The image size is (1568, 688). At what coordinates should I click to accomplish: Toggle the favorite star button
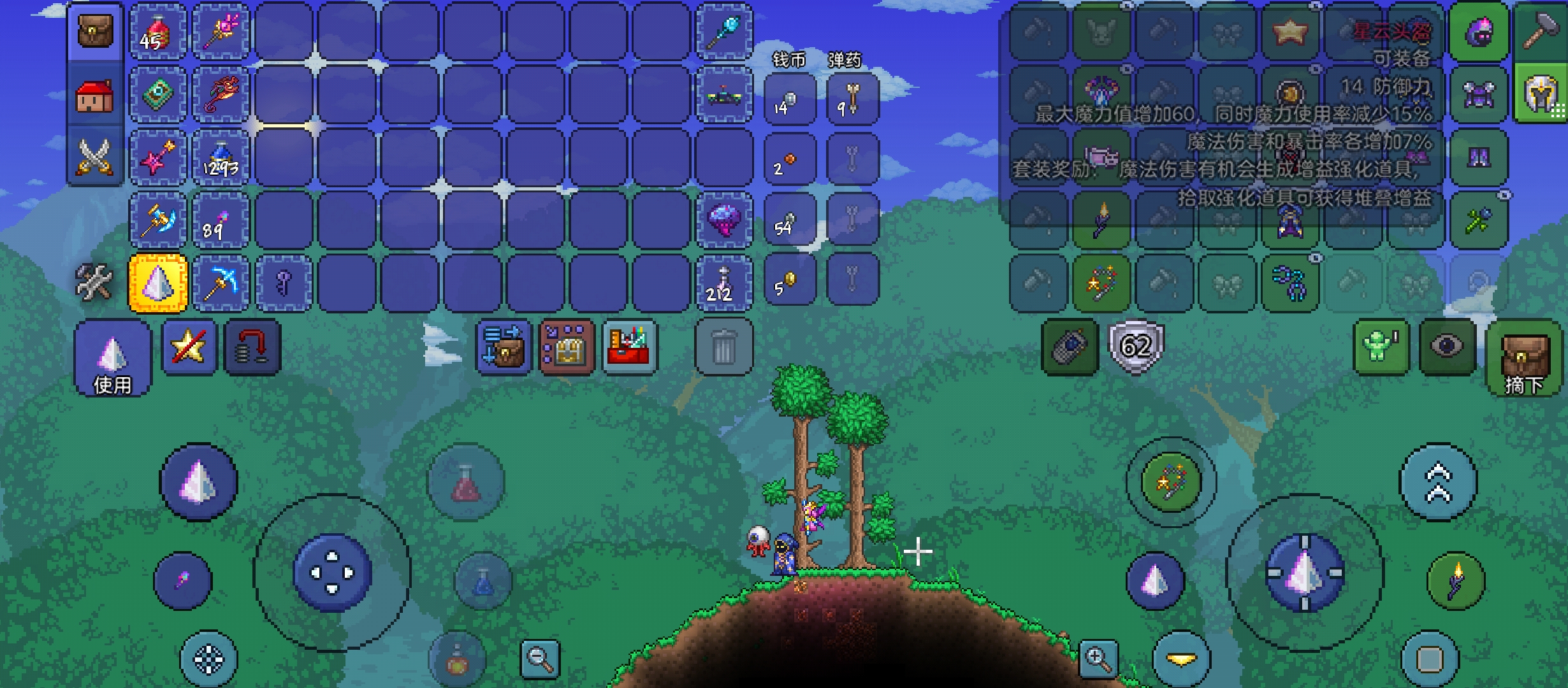[189, 347]
